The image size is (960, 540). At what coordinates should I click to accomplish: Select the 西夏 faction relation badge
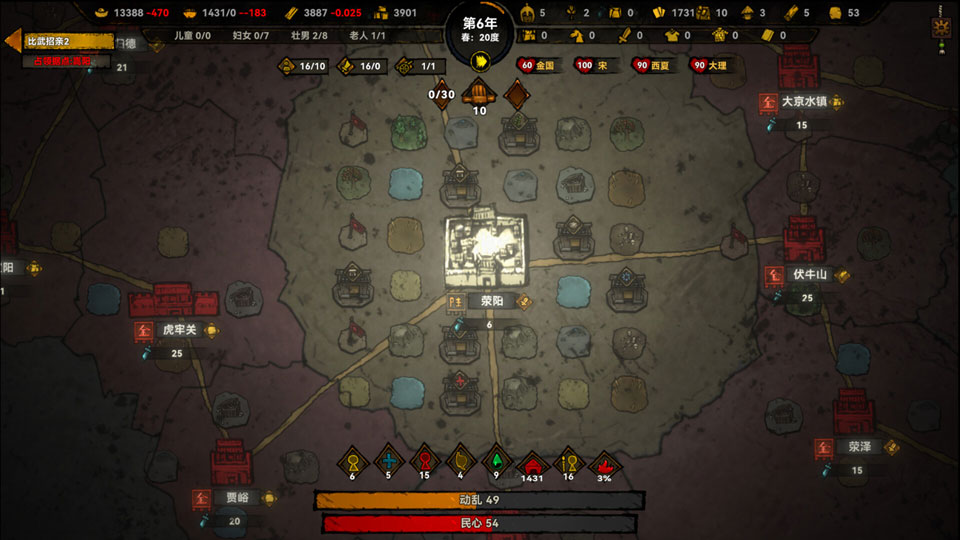pos(651,65)
